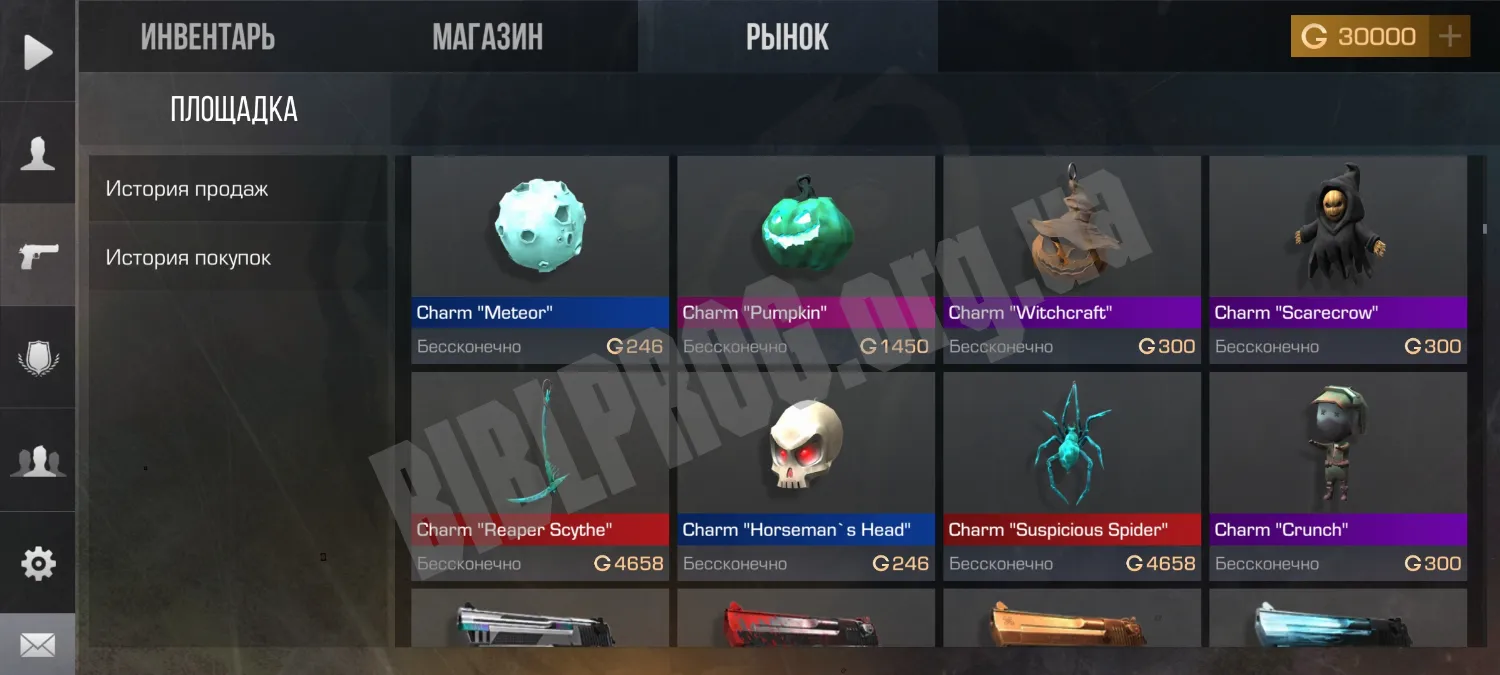This screenshot has height=675, width=1500.
Task: Select the Charm "Reaper Scythe" item
Action: coord(540,475)
